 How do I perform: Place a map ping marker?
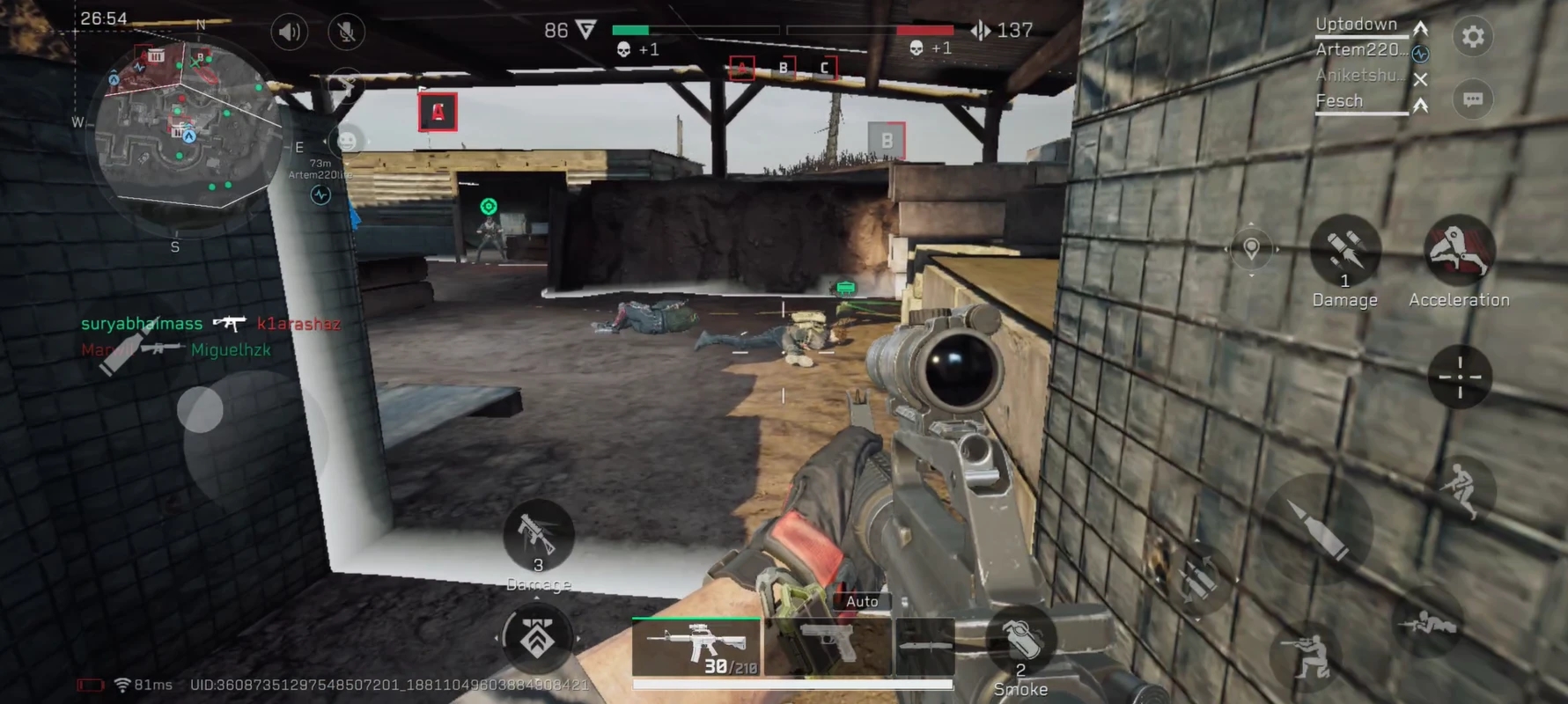point(1251,249)
